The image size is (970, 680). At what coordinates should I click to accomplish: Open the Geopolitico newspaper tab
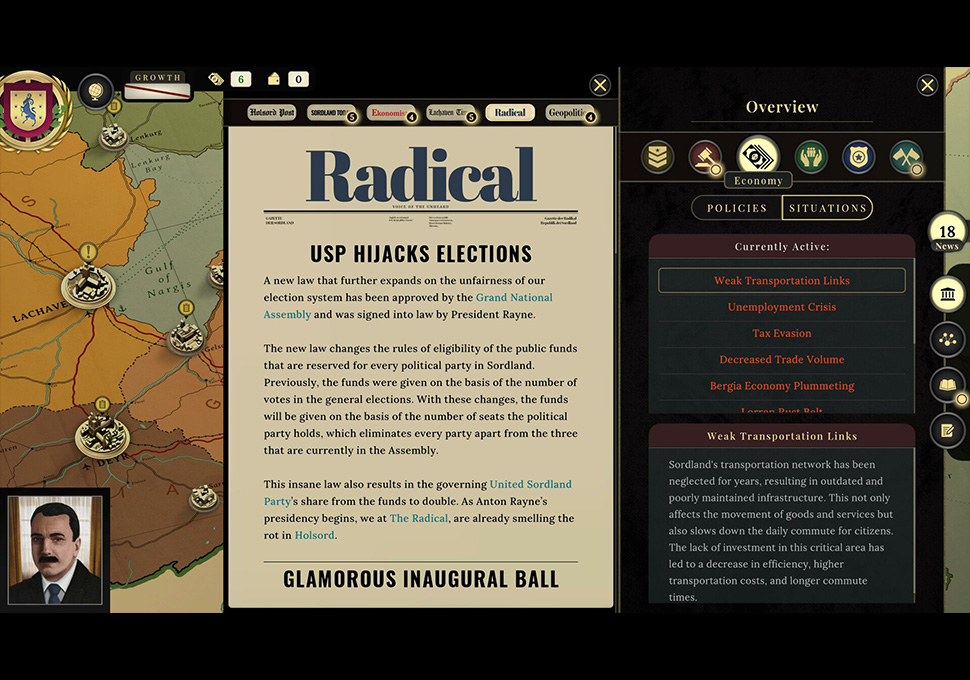(568, 113)
